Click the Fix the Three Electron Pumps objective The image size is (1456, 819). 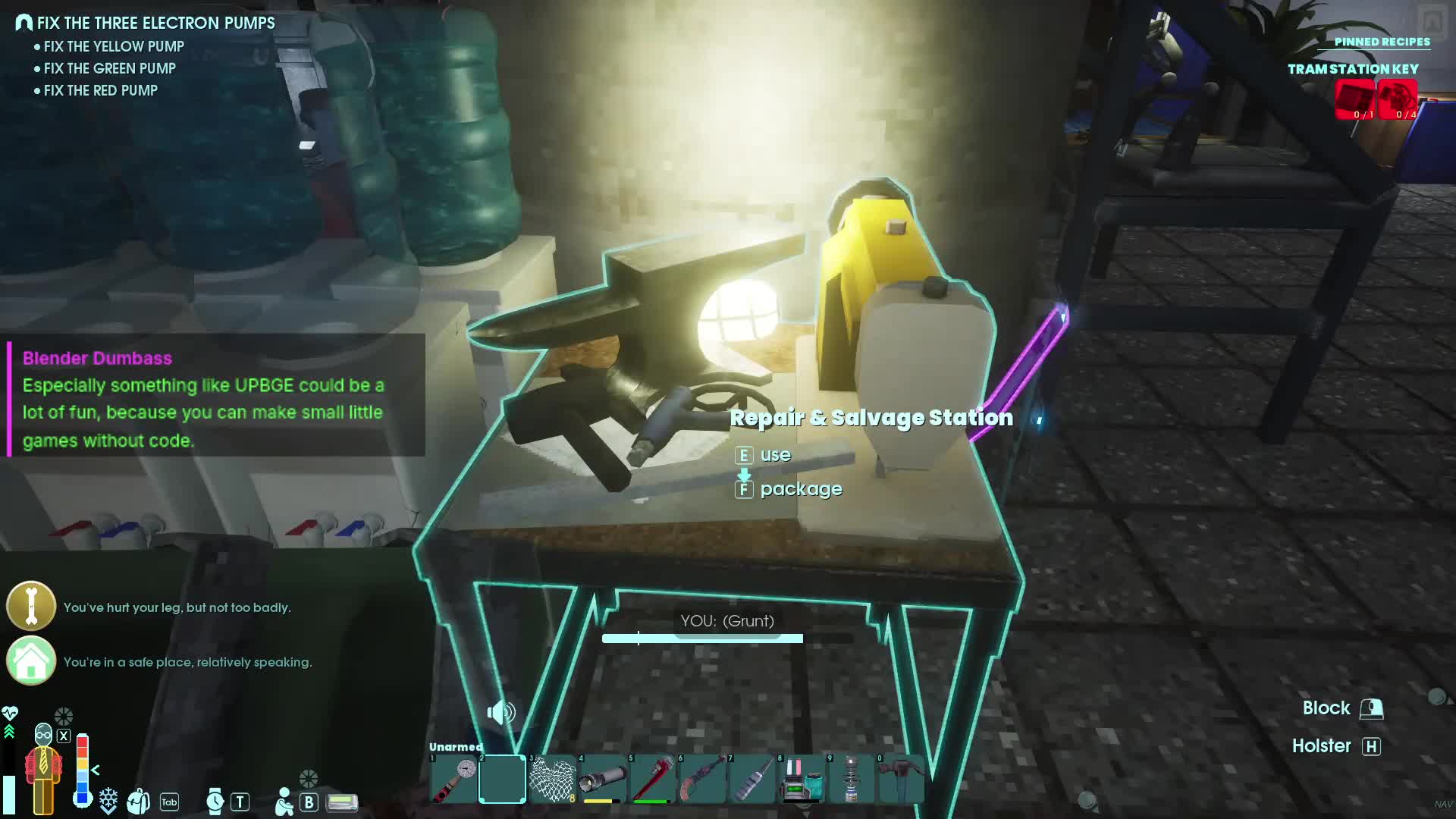(x=155, y=23)
